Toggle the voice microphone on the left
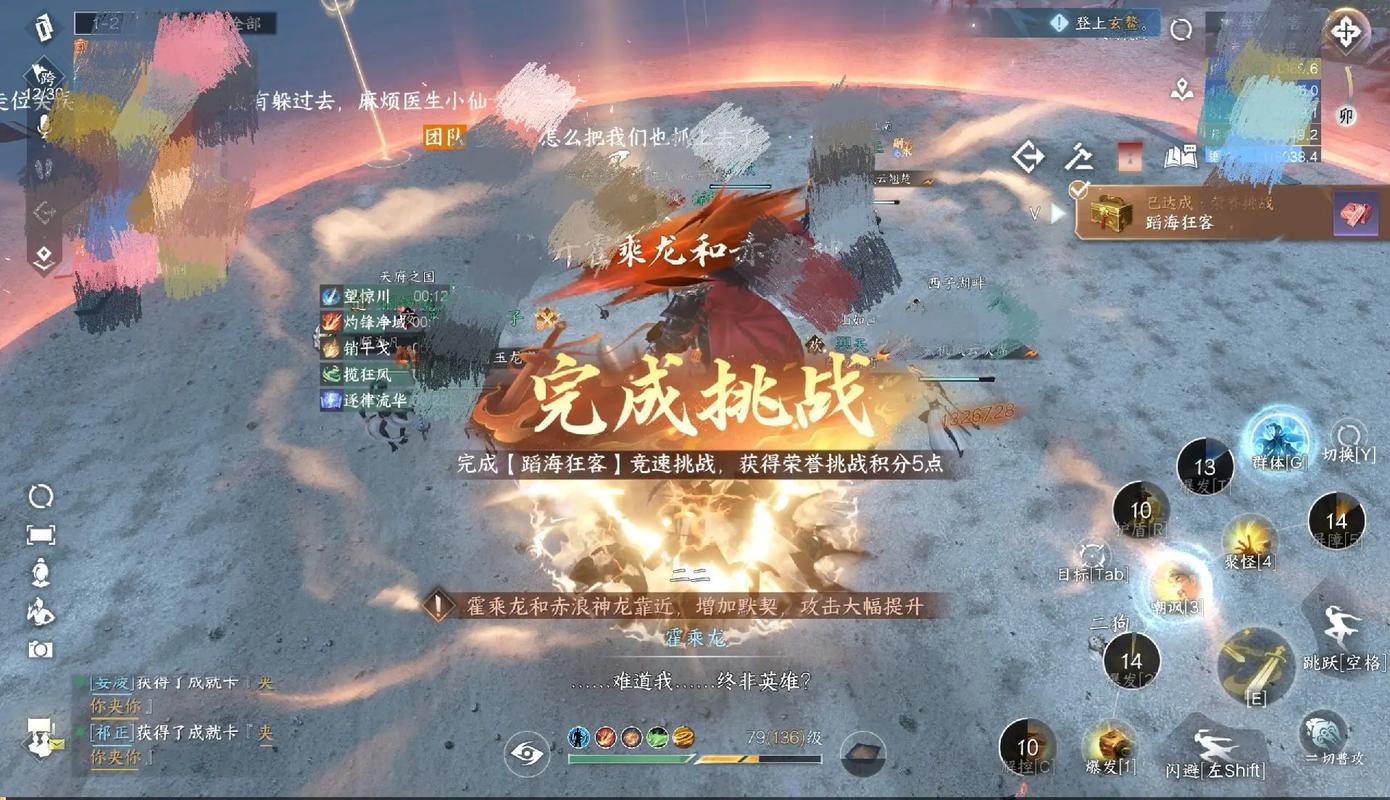 tap(42, 128)
